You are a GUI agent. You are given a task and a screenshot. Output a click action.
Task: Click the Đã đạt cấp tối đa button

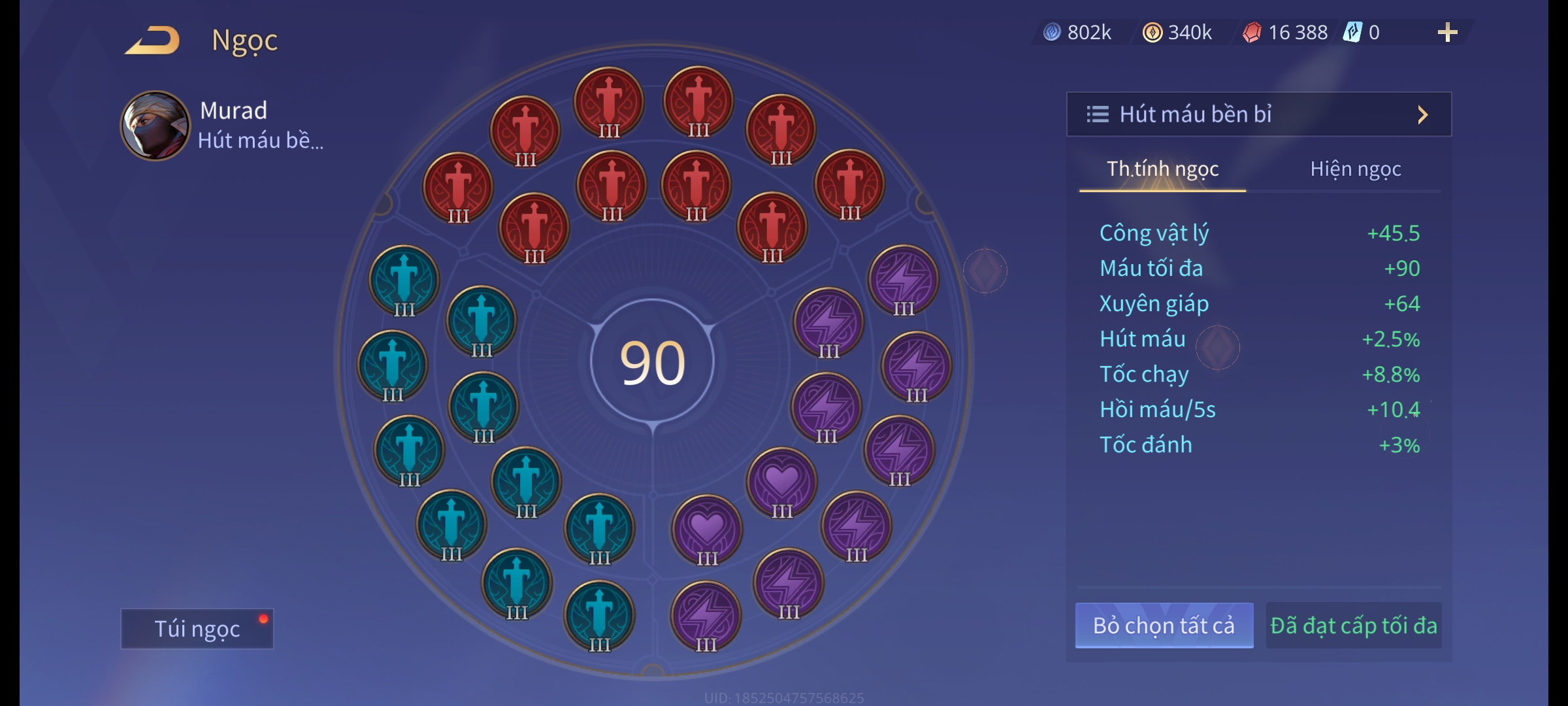(x=1353, y=626)
